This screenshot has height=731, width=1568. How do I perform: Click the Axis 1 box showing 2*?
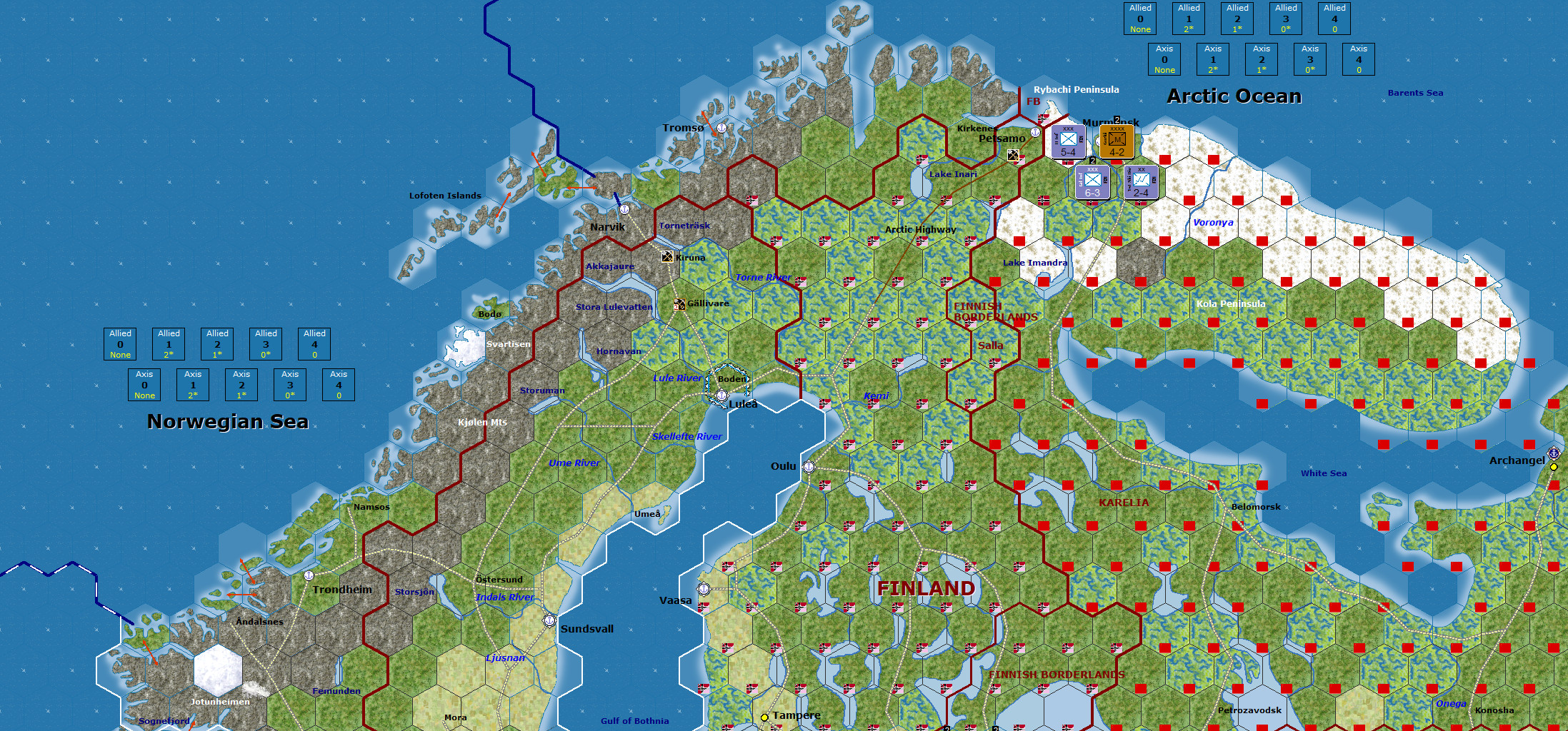(x=1213, y=59)
